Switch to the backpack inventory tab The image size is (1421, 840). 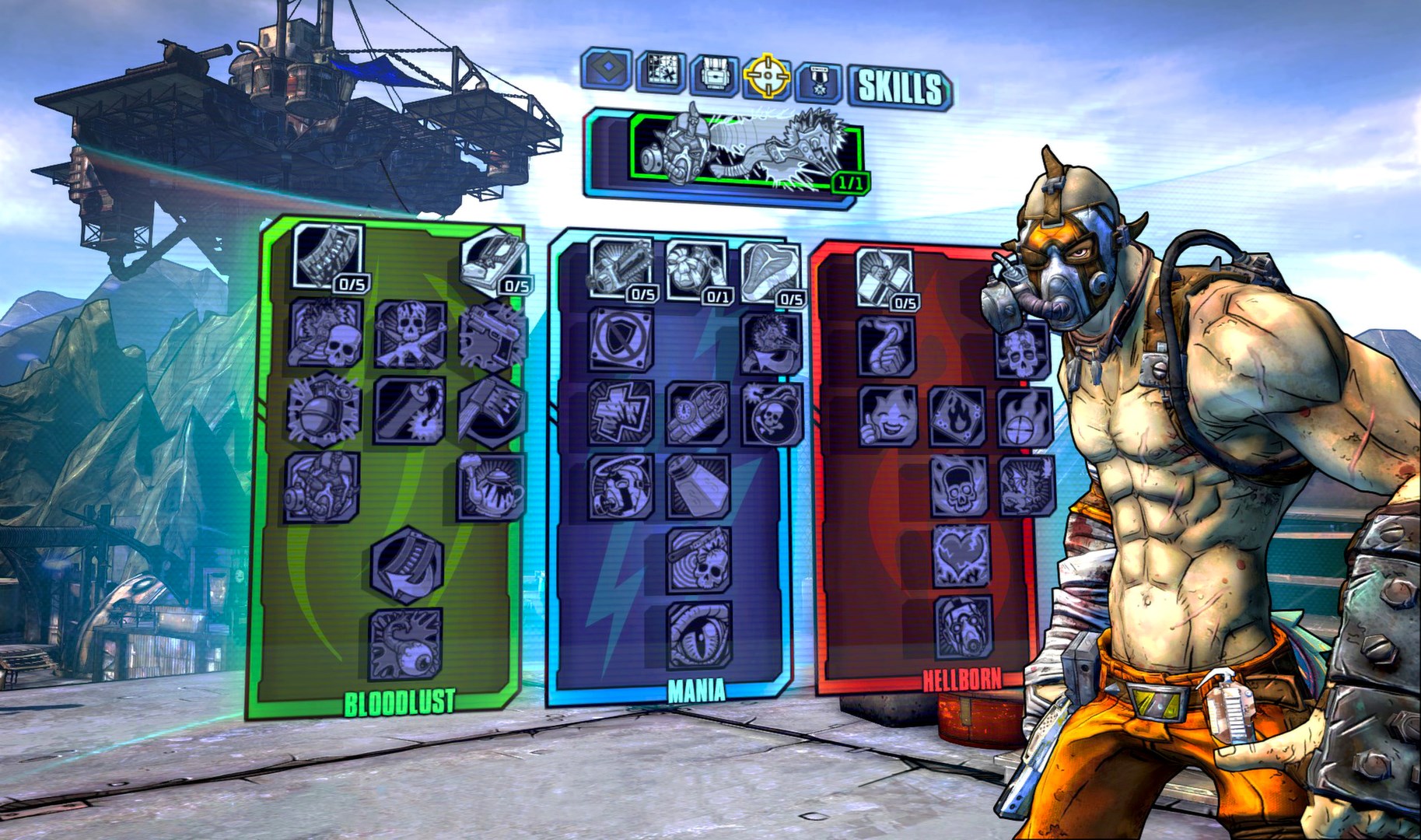point(714,75)
